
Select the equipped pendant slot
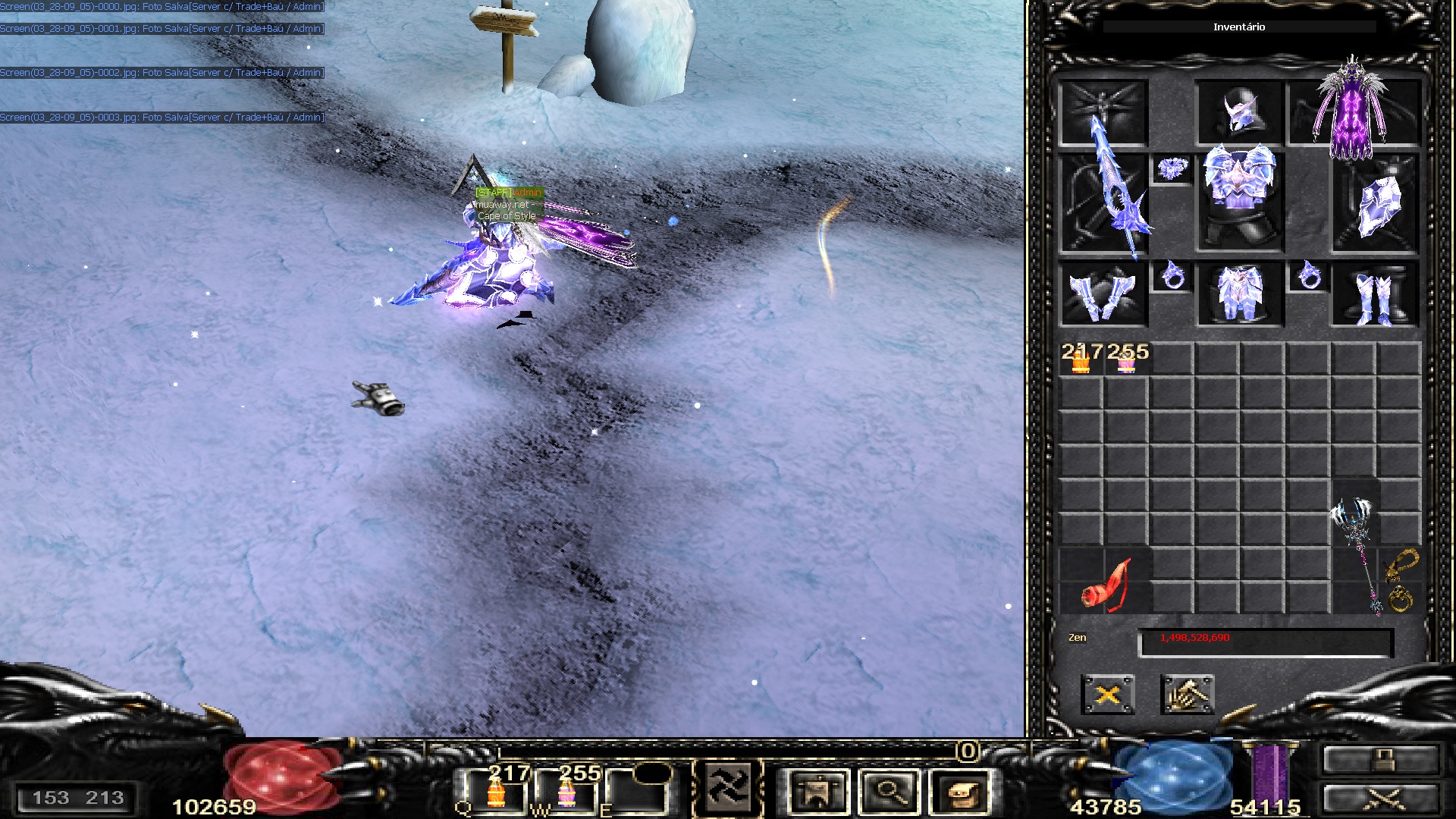tap(1172, 168)
